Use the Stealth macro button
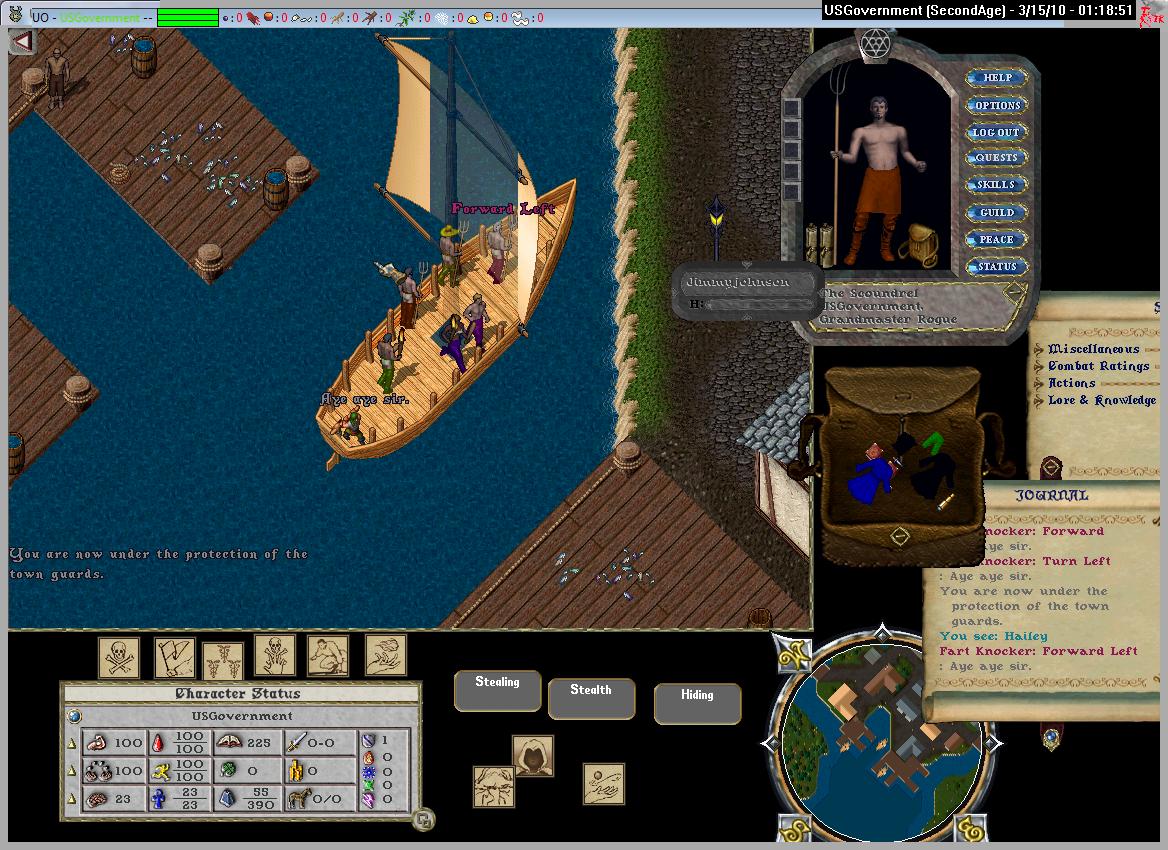 (x=590, y=698)
